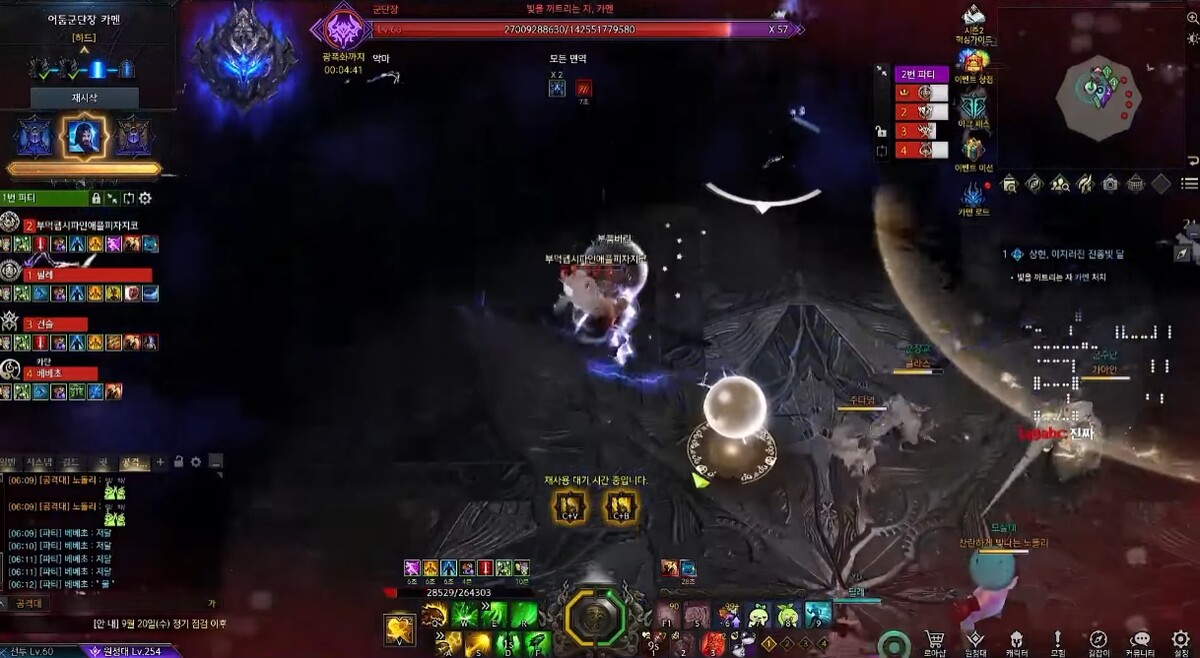The width and height of the screenshot is (1200, 658).
Task: Open the list menu icon beside the minimap
Action: click(x=1189, y=184)
